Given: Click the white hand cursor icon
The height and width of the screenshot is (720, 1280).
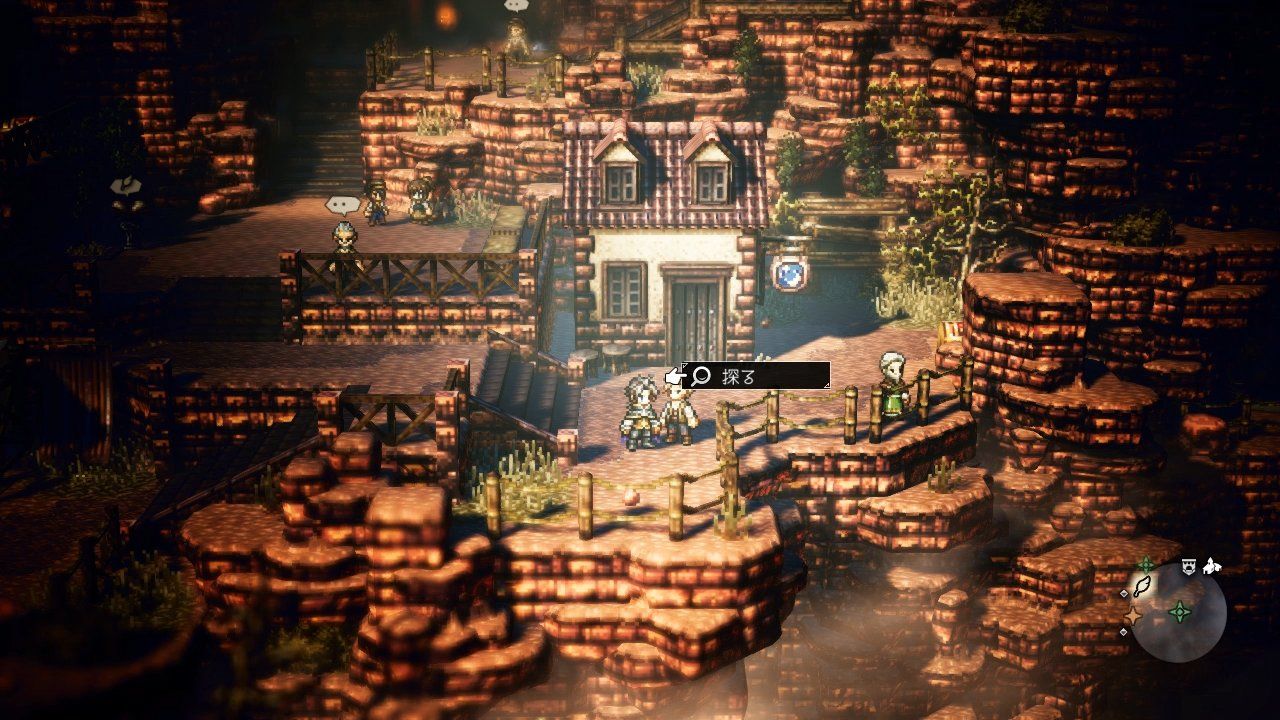Looking at the screenshot, I should click(675, 374).
